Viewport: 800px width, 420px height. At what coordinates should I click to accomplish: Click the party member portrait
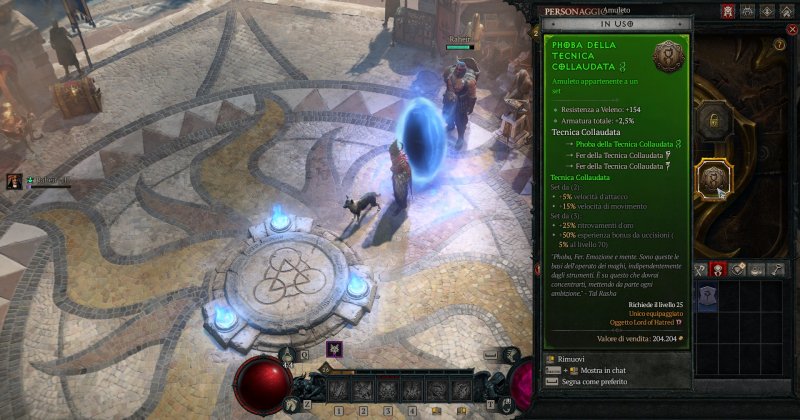[17, 181]
